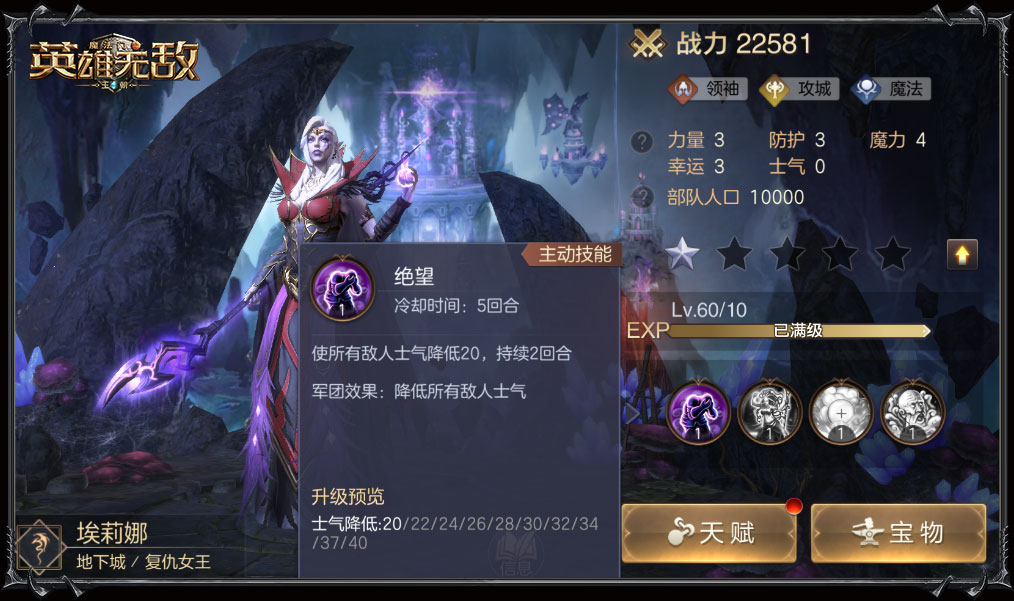Click the 领袖 leader trait tag
The width and height of the screenshot is (1014, 601).
[708, 88]
